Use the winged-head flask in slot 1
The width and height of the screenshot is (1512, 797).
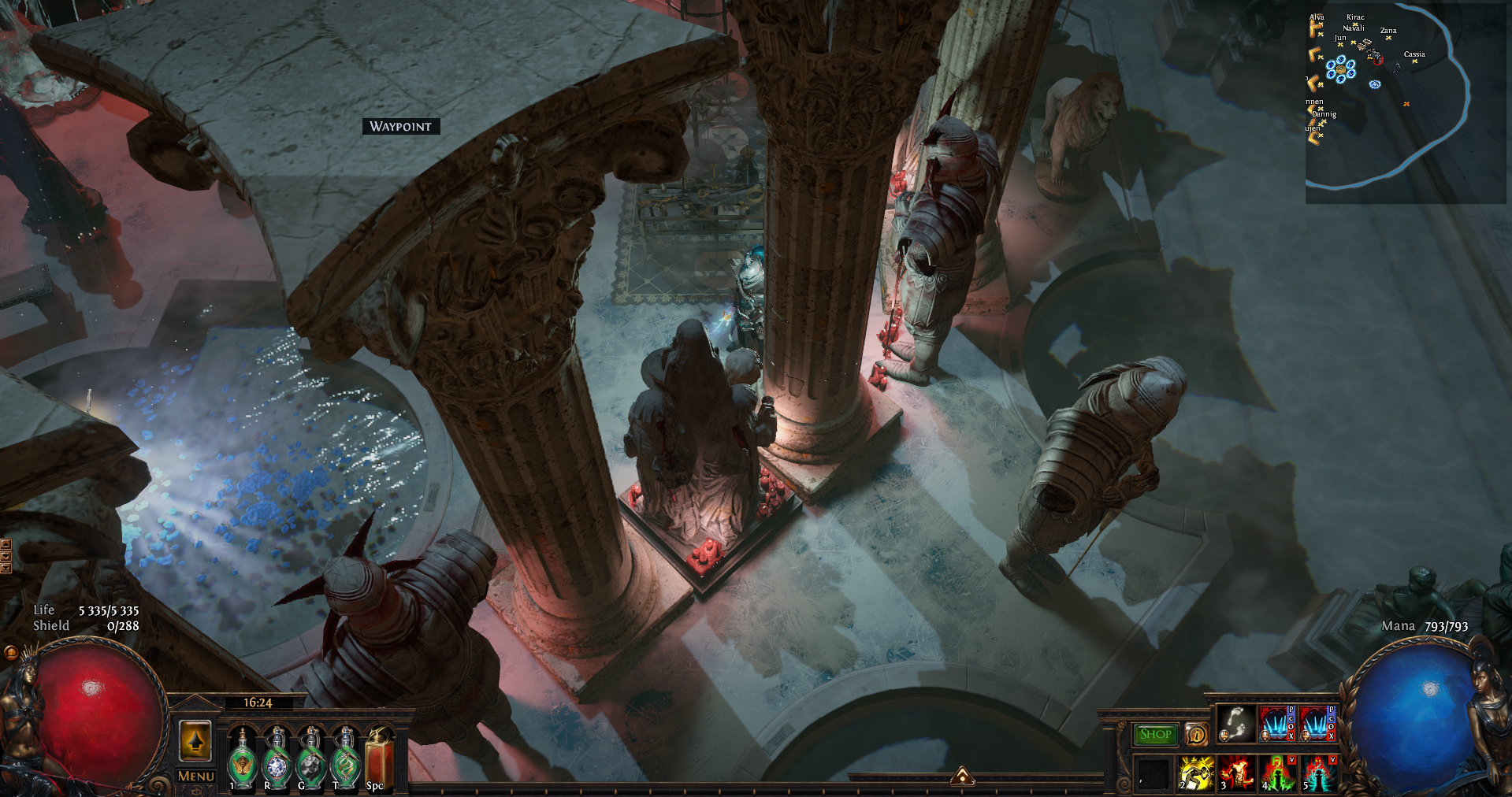[242, 758]
